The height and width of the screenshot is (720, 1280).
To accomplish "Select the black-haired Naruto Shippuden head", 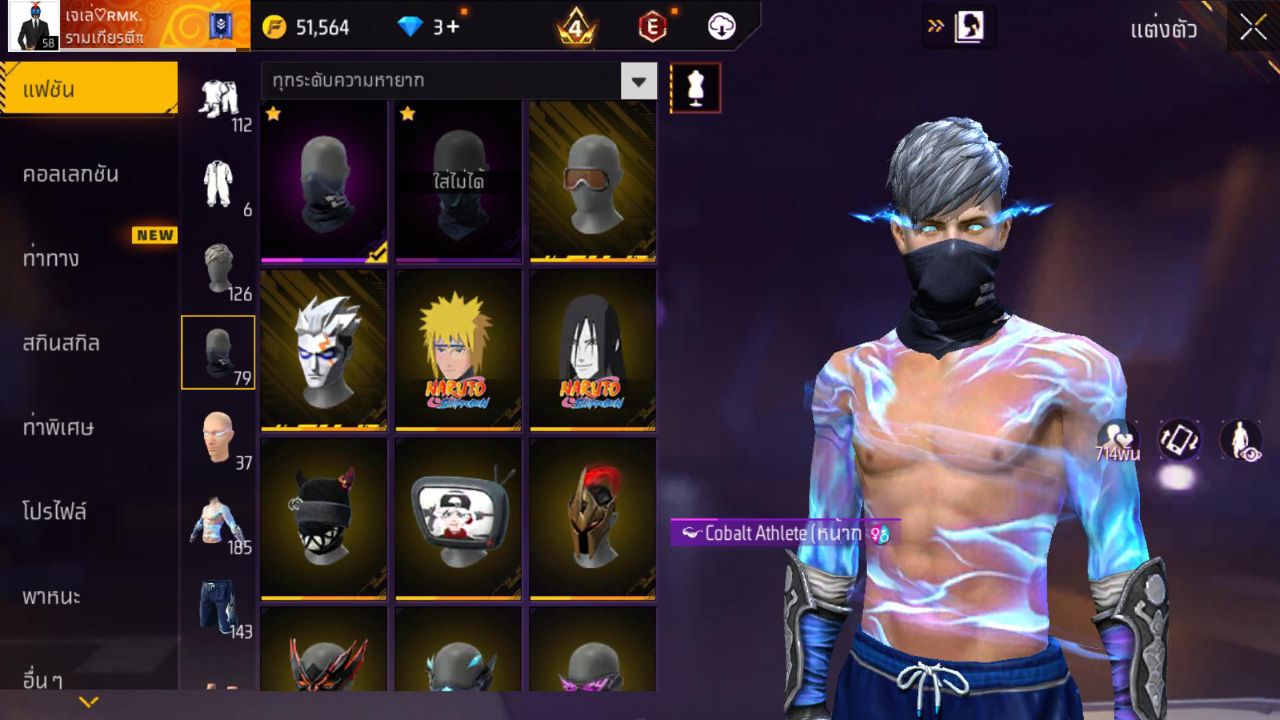I will [592, 349].
